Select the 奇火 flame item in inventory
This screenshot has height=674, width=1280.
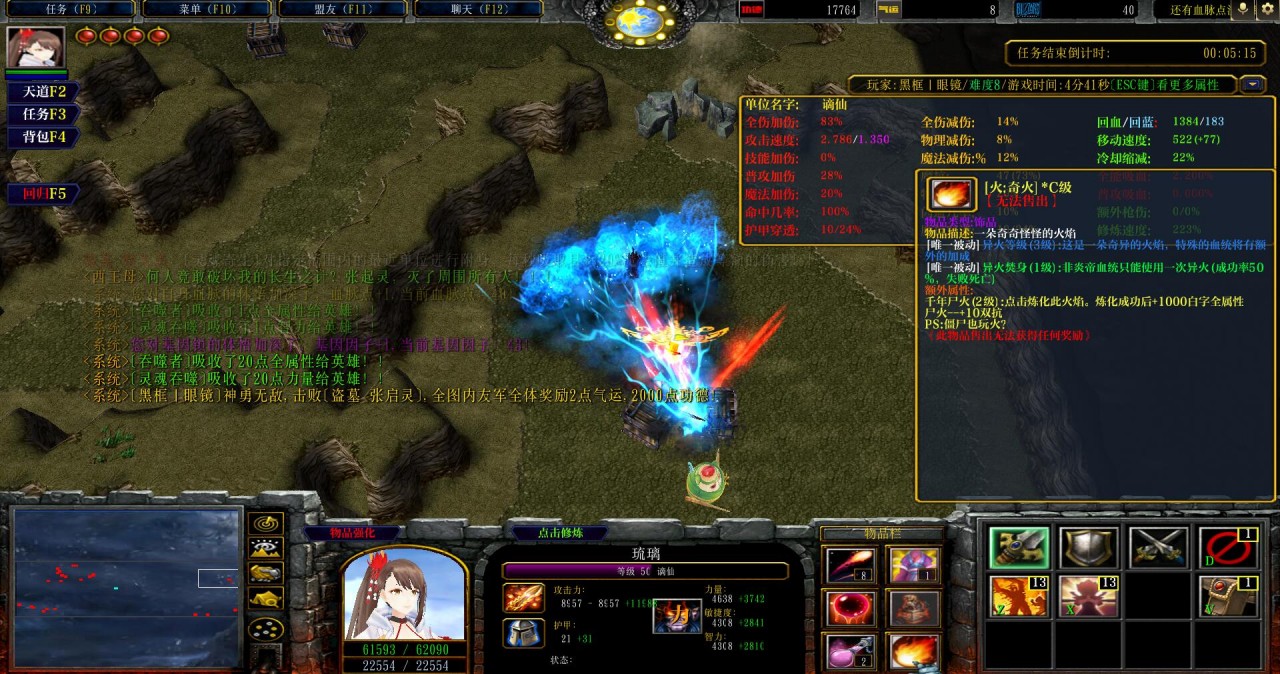(x=914, y=652)
